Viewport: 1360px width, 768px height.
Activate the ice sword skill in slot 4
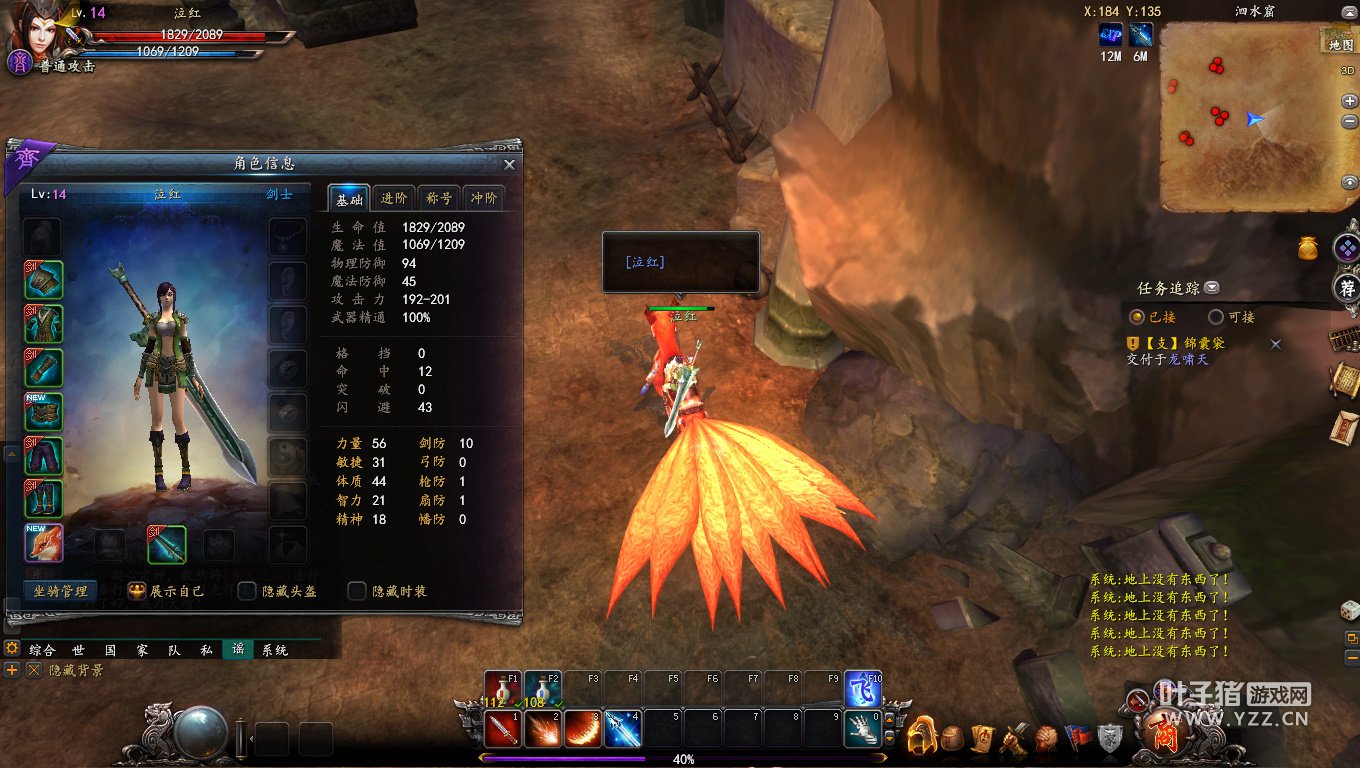tap(622, 729)
